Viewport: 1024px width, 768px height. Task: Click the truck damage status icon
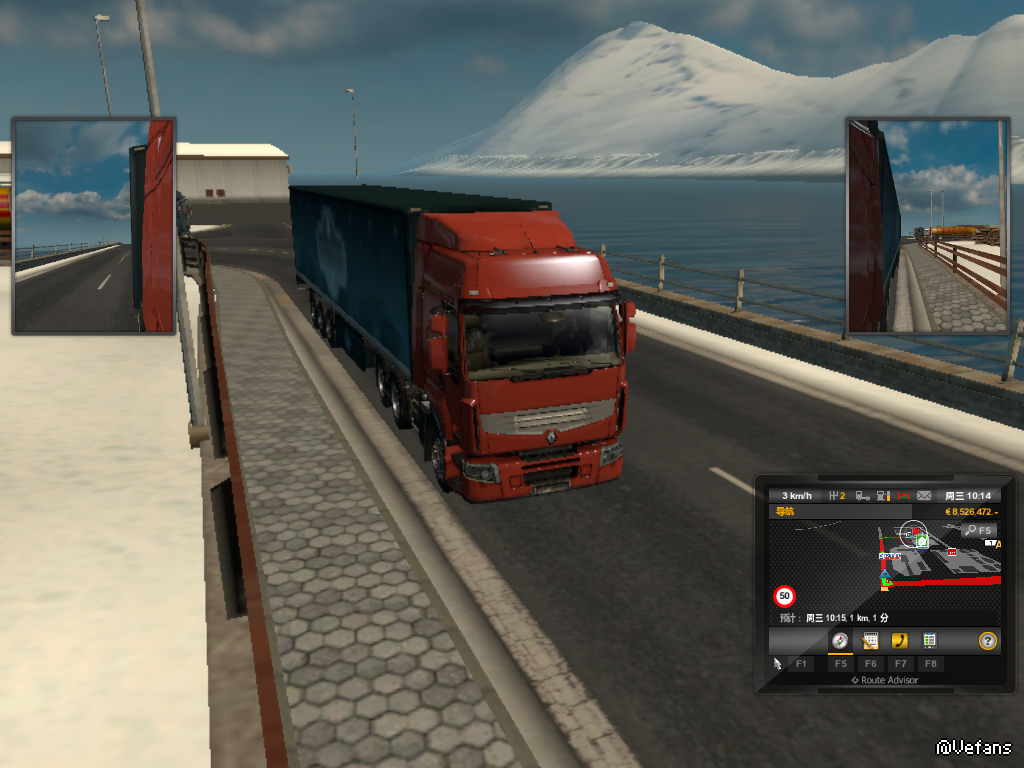coord(862,496)
